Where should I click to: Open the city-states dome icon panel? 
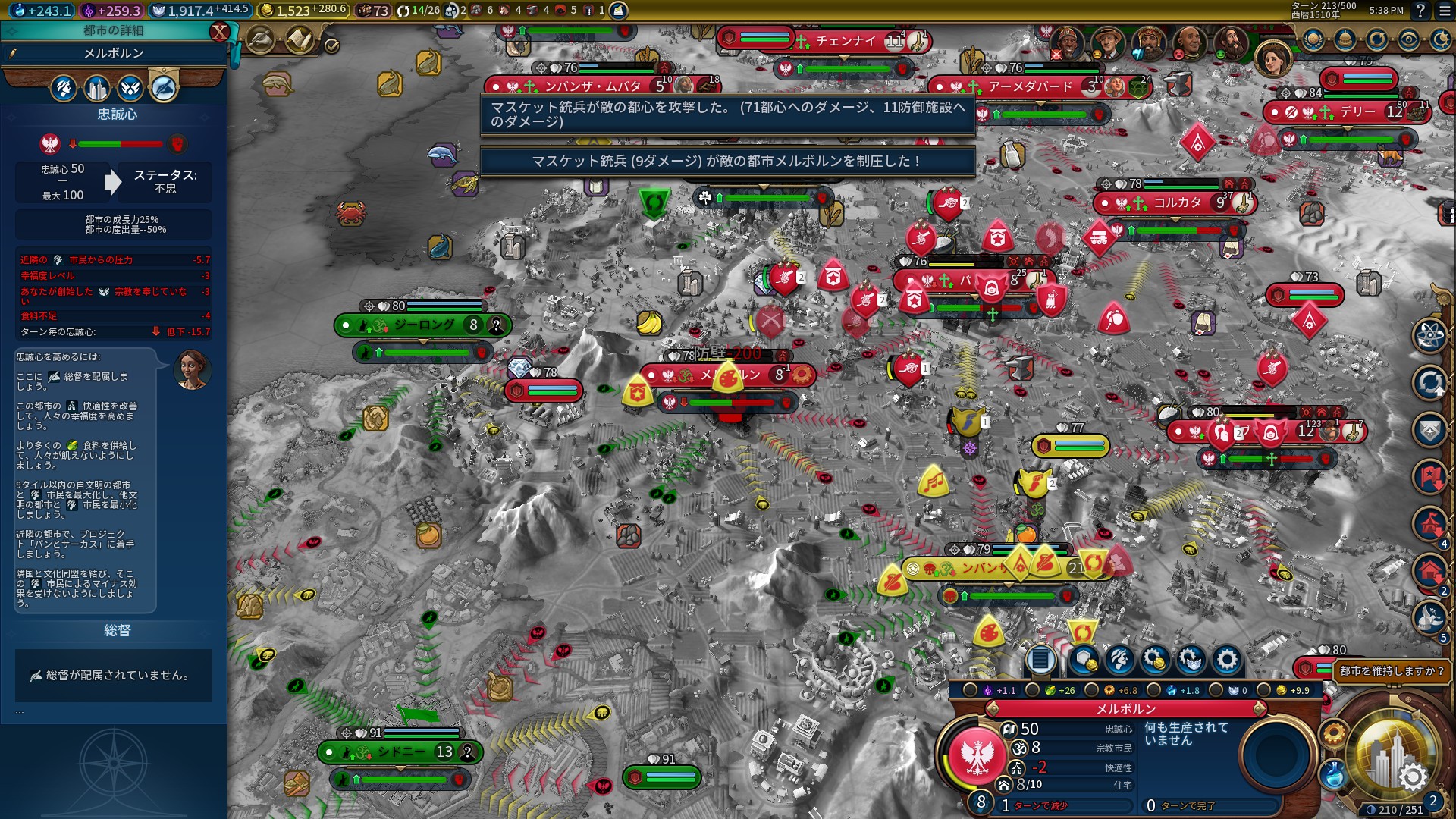click(1345, 39)
